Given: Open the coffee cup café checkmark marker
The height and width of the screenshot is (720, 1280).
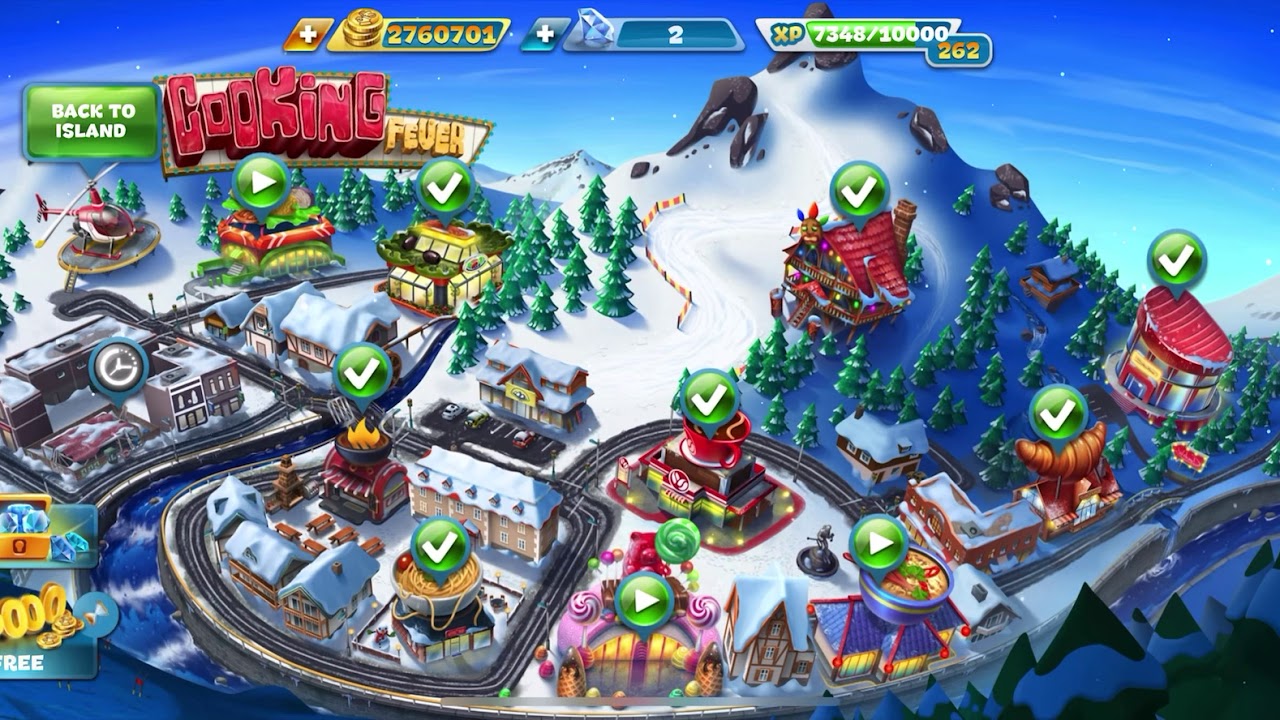Looking at the screenshot, I should 709,399.
